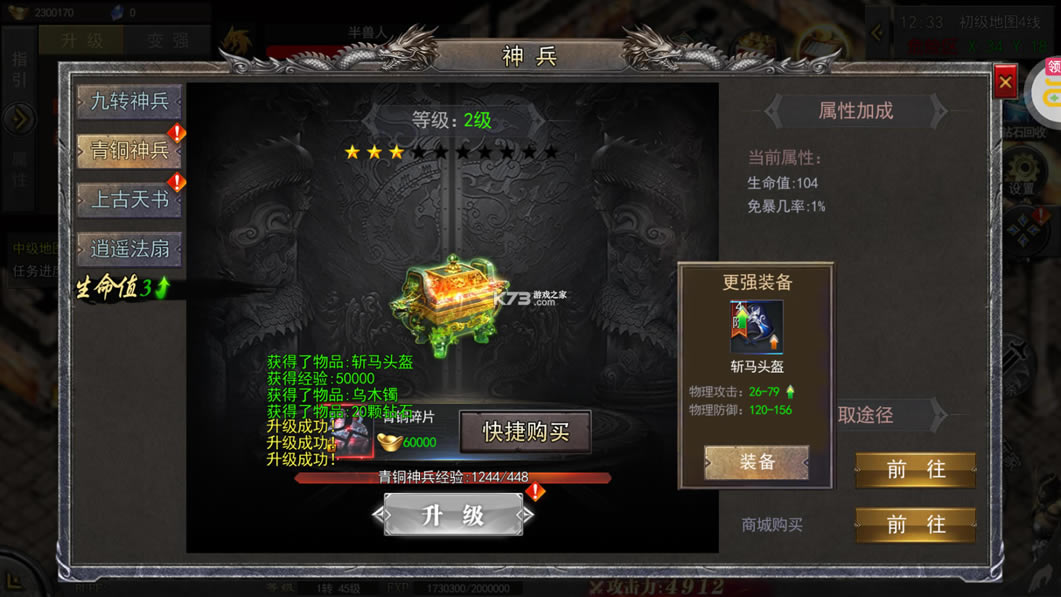
Task: Choose 快捷购买 quick purchase
Action: point(525,432)
